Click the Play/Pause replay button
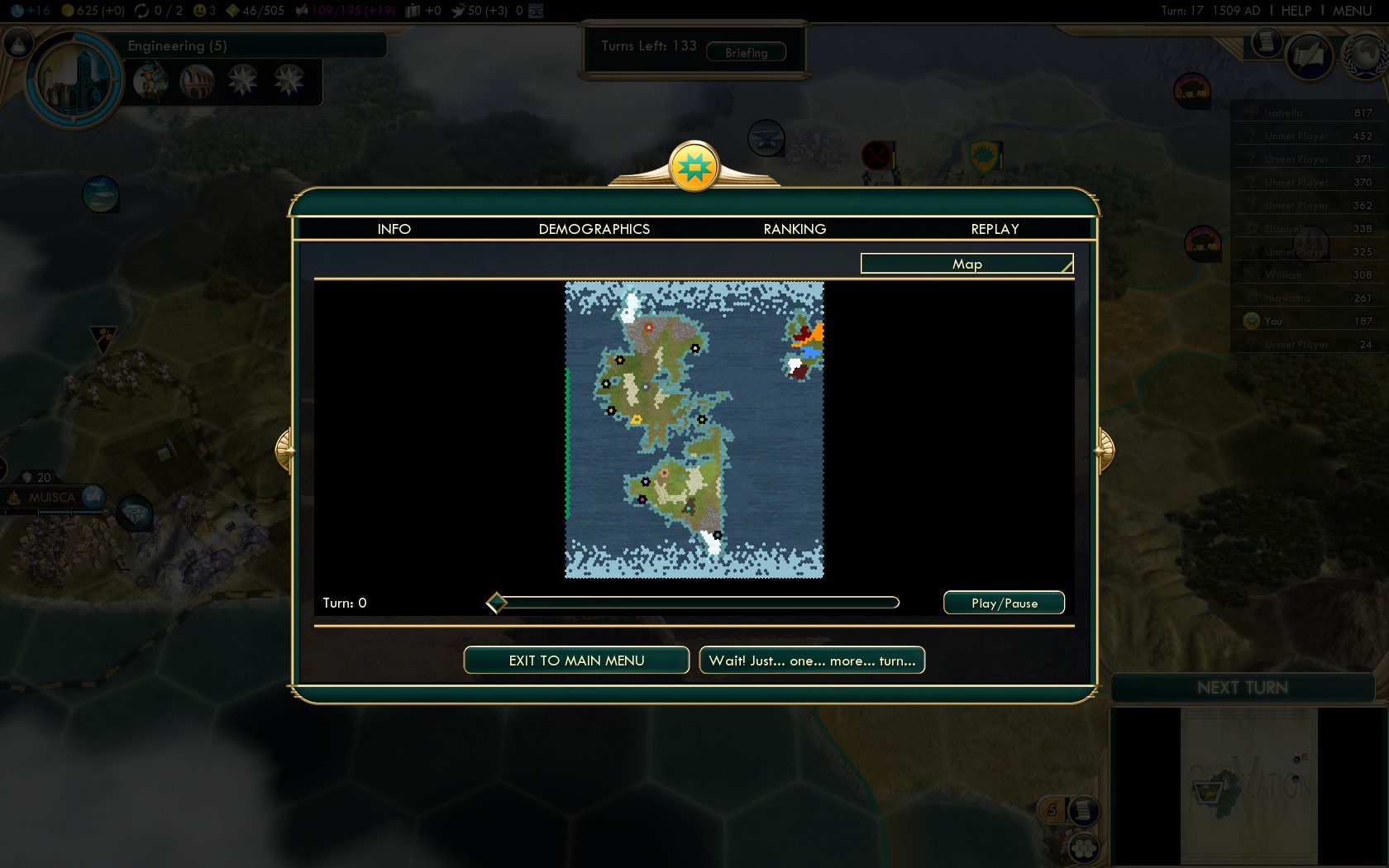The height and width of the screenshot is (868, 1389). 1004,603
